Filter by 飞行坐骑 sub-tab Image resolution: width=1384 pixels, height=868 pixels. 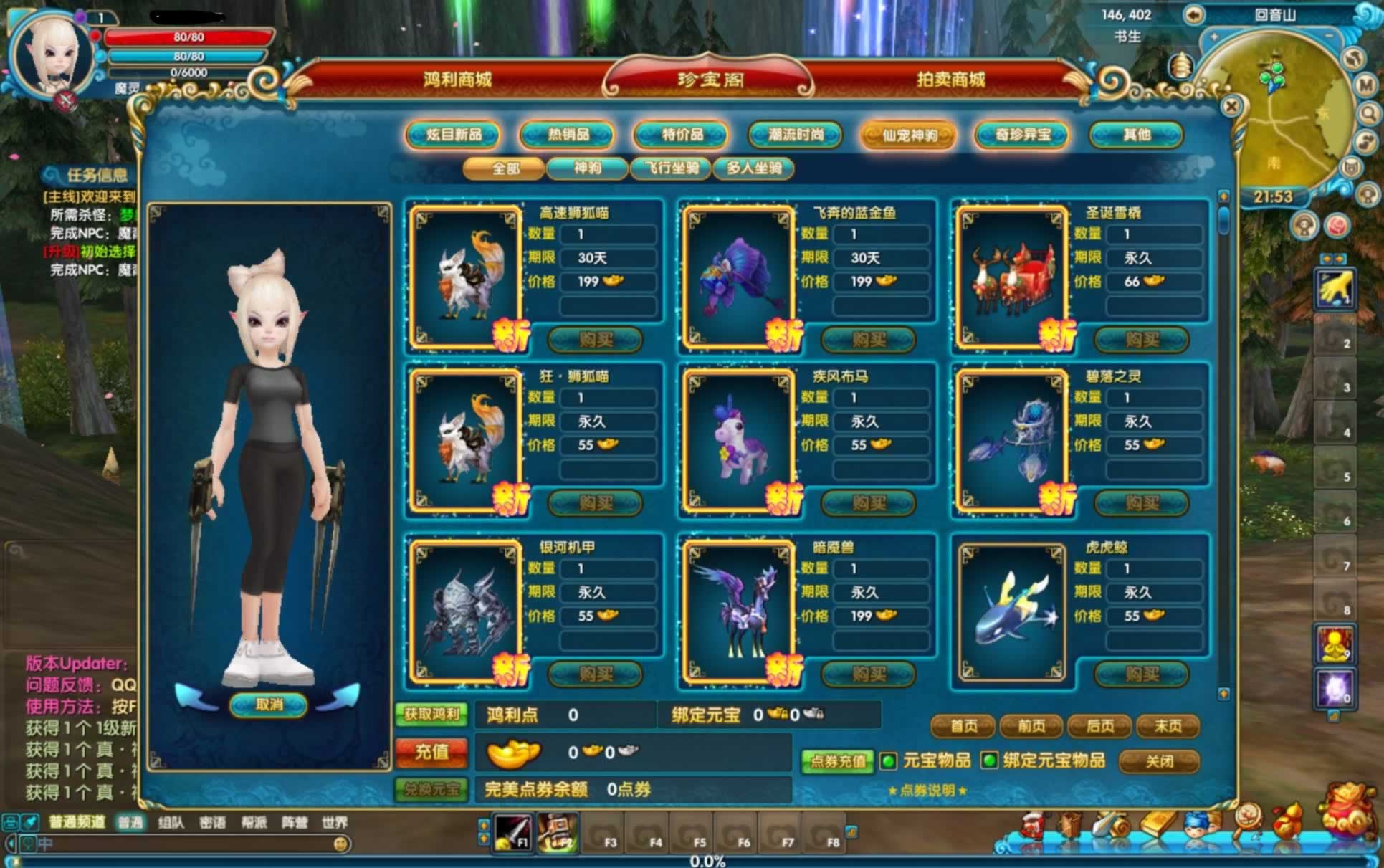coord(671,168)
